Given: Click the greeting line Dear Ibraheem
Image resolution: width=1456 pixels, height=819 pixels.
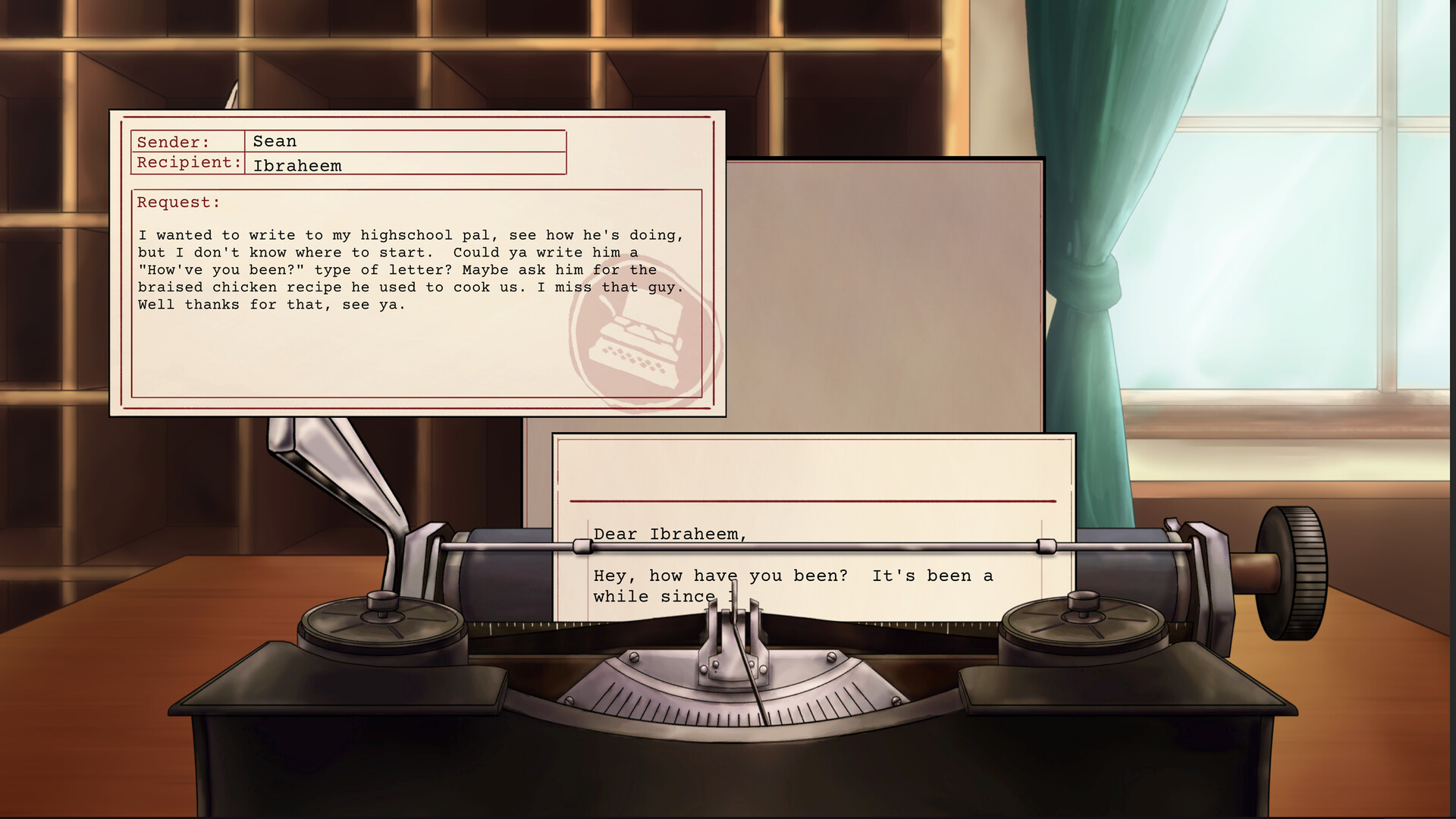Looking at the screenshot, I should [x=670, y=534].
